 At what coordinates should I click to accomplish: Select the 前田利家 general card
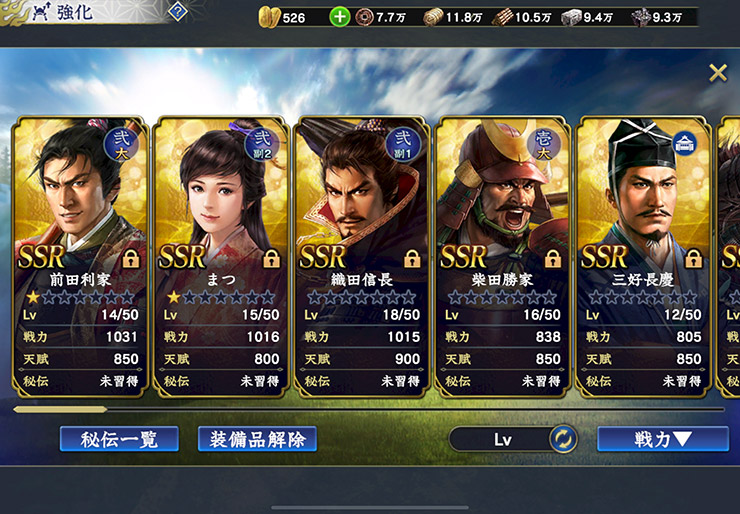click(x=79, y=255)
